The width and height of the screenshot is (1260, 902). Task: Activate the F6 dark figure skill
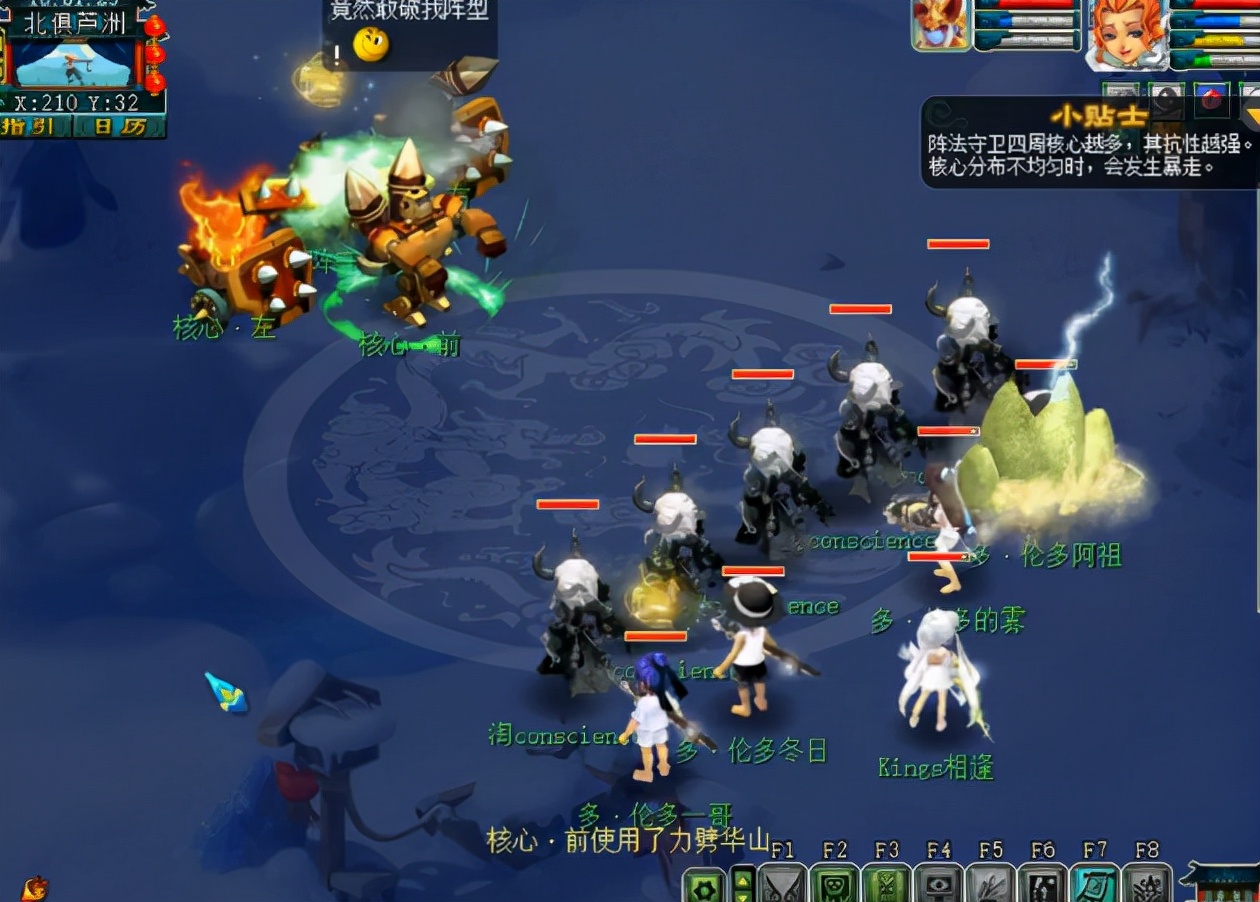[x=1042, y=884]
